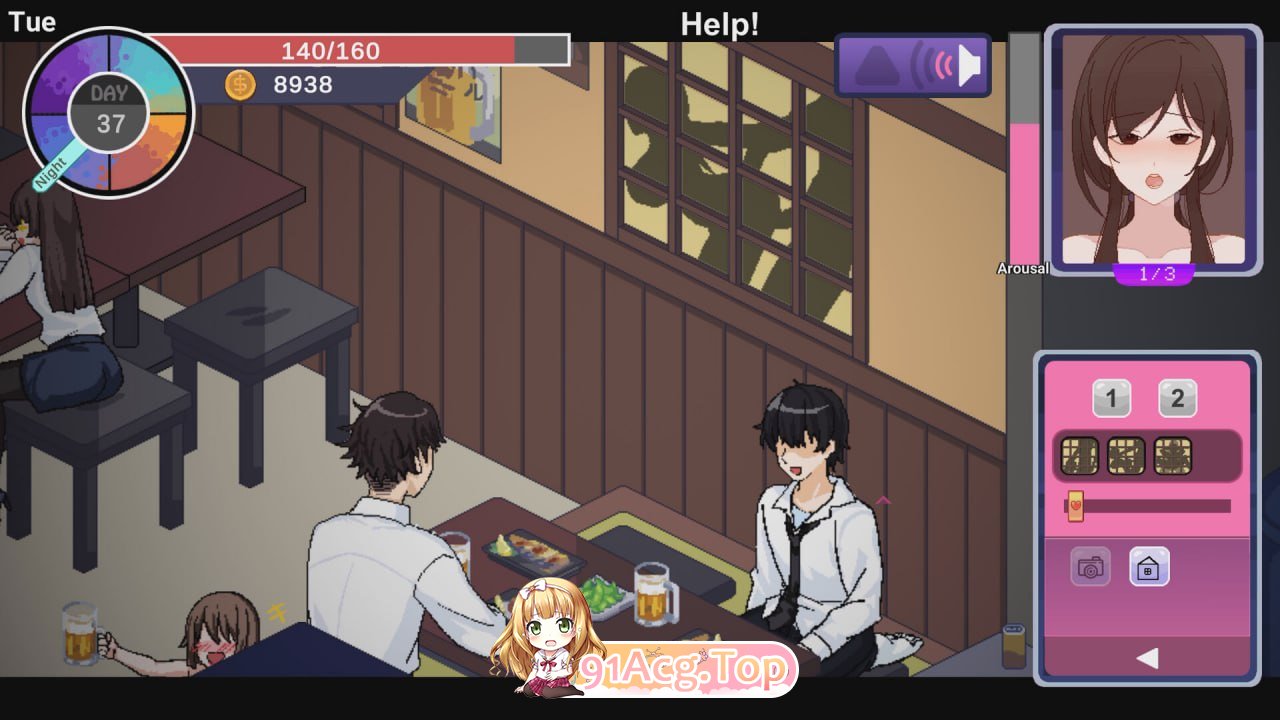Click the camera icon button
1280x720 pixels.
pos(1090,568)
